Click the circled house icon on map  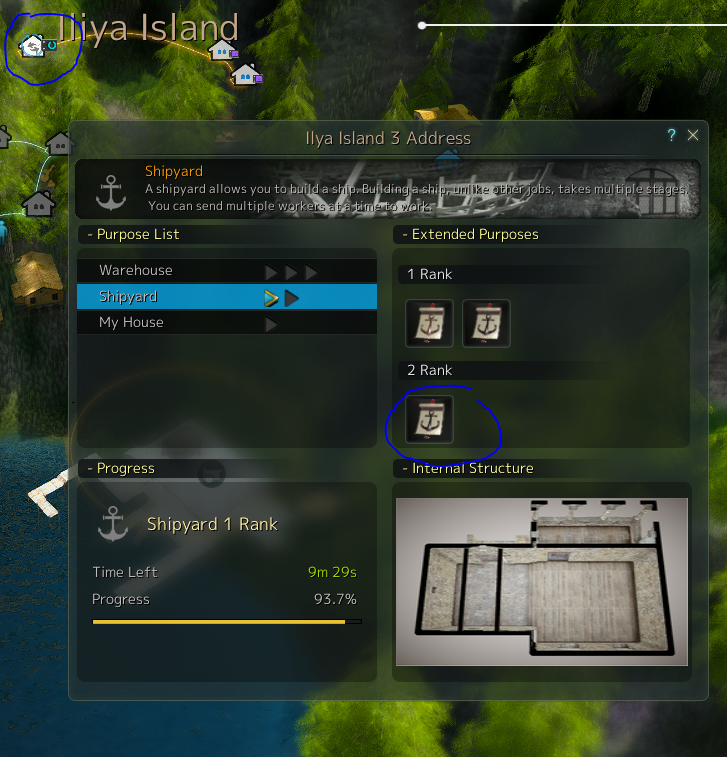click(x=33, y=45)
